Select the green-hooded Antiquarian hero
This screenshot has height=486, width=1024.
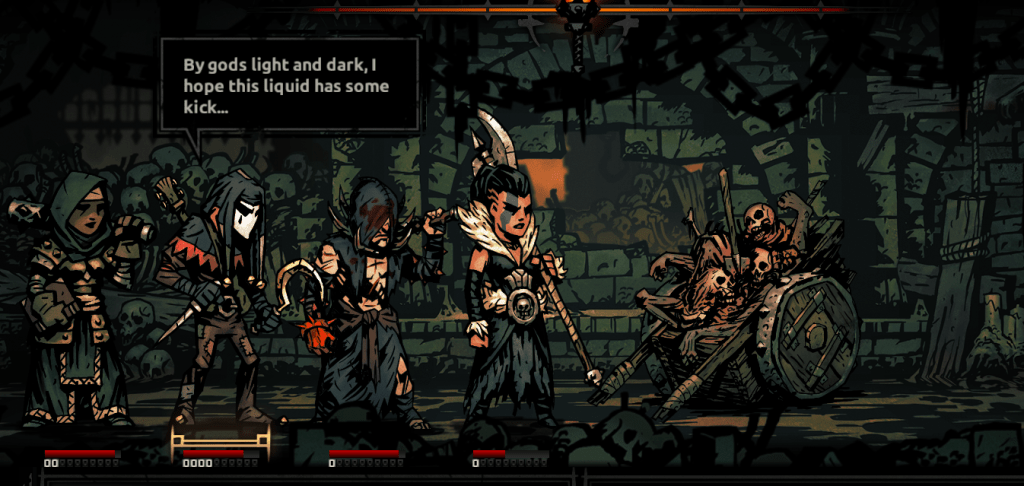(73, 300)
